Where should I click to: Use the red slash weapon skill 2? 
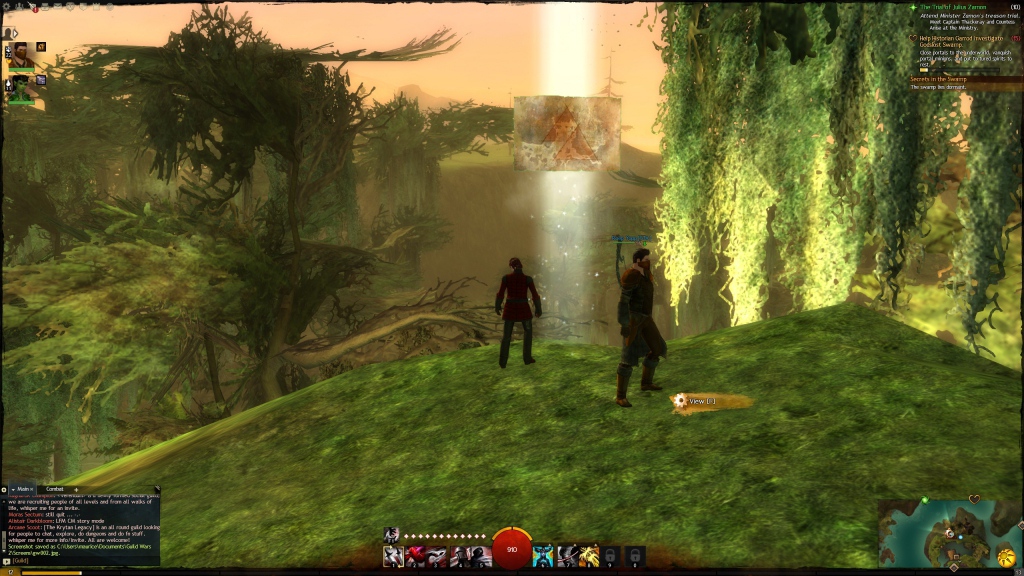(416, 556)
